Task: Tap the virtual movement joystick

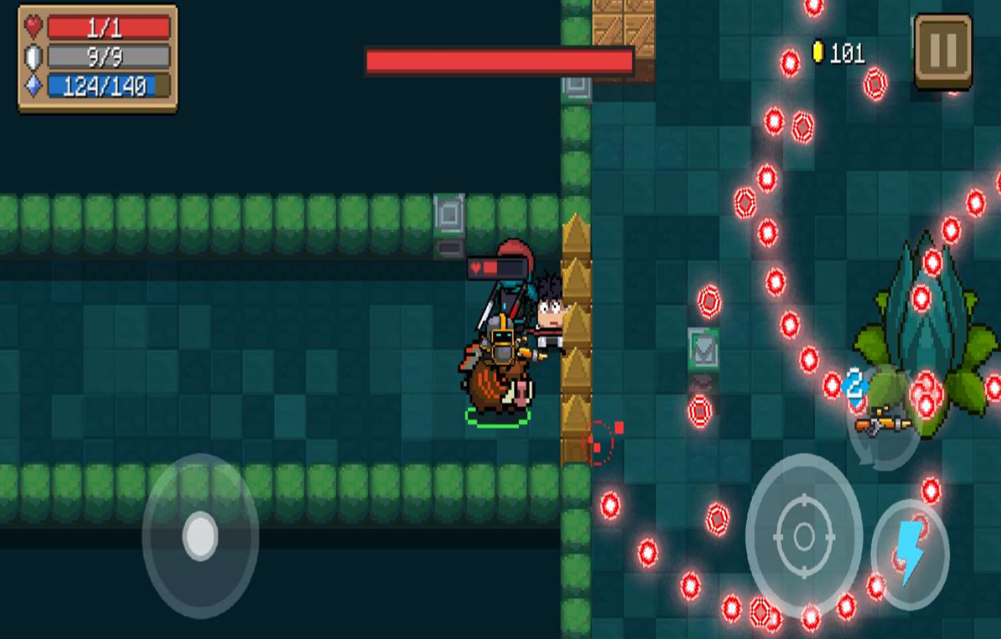Action: 200,536
